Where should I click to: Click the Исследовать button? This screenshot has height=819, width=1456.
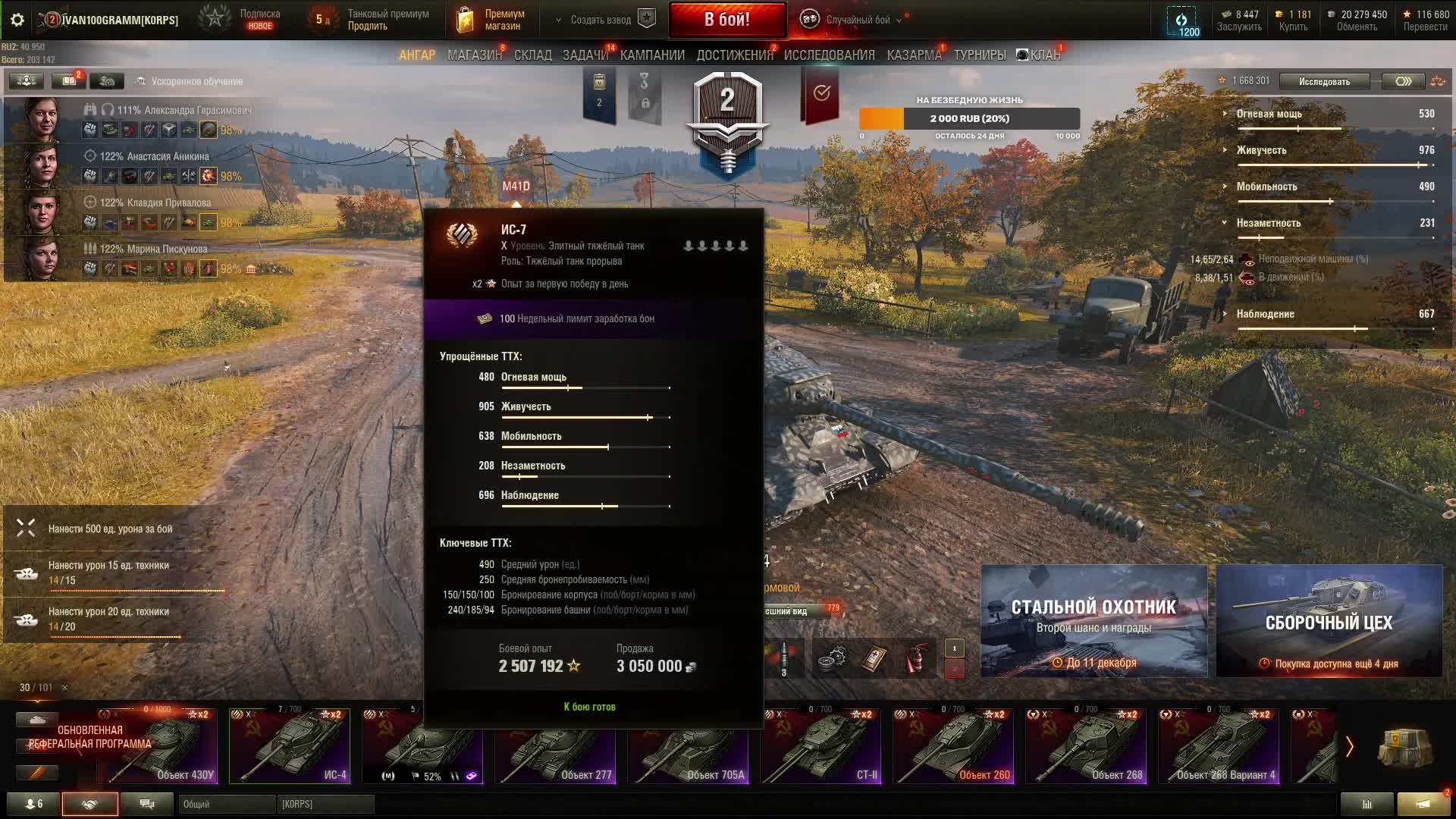click(x=1324, y=81)
